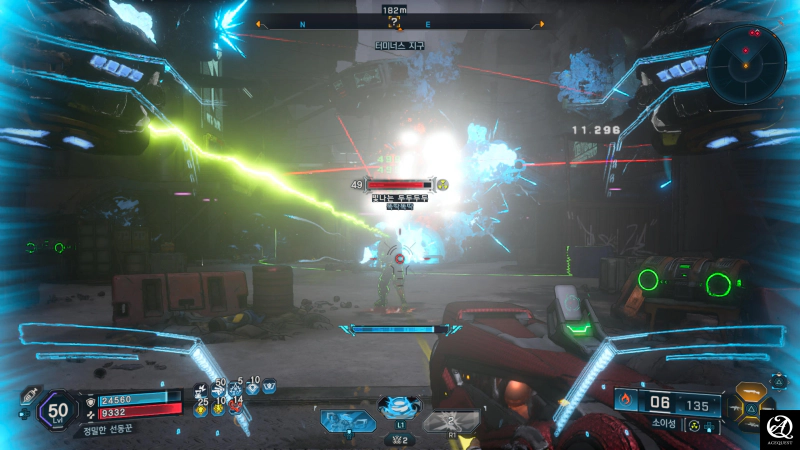The image size is (800, 450).
Task: Inspect the yellow buff icon with 25 stacks
Action: [201, 408]
